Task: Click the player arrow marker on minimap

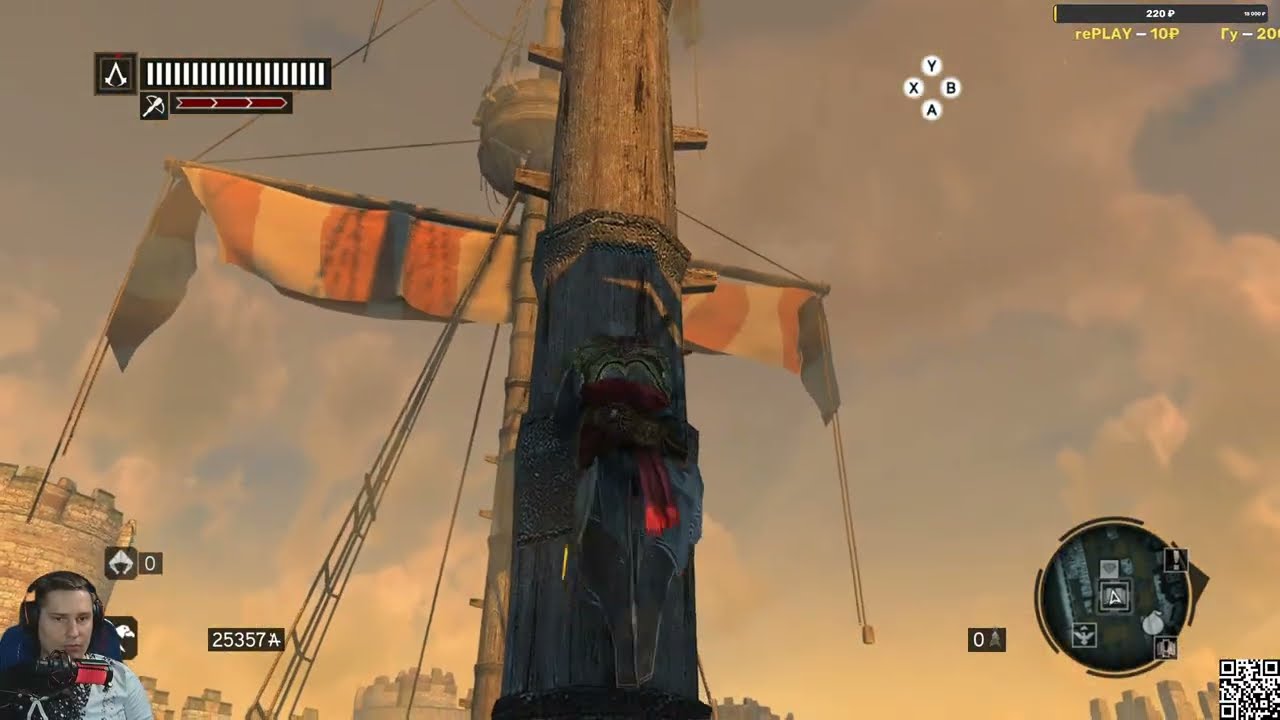Action: coord(1115,598)
